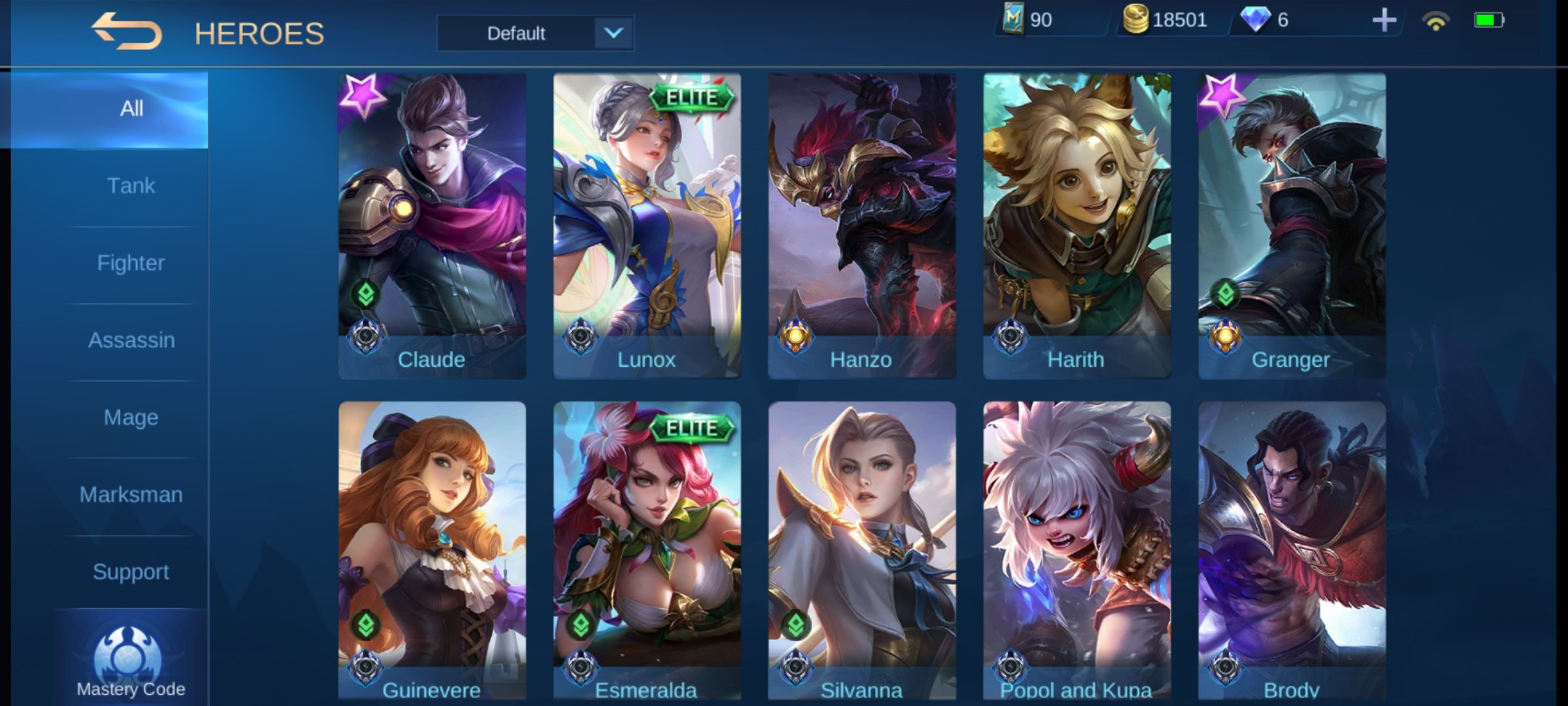Viewport: 1568px width, 706px height.
Task: Pick the Harith hero card
Action: click(1077, 226)
